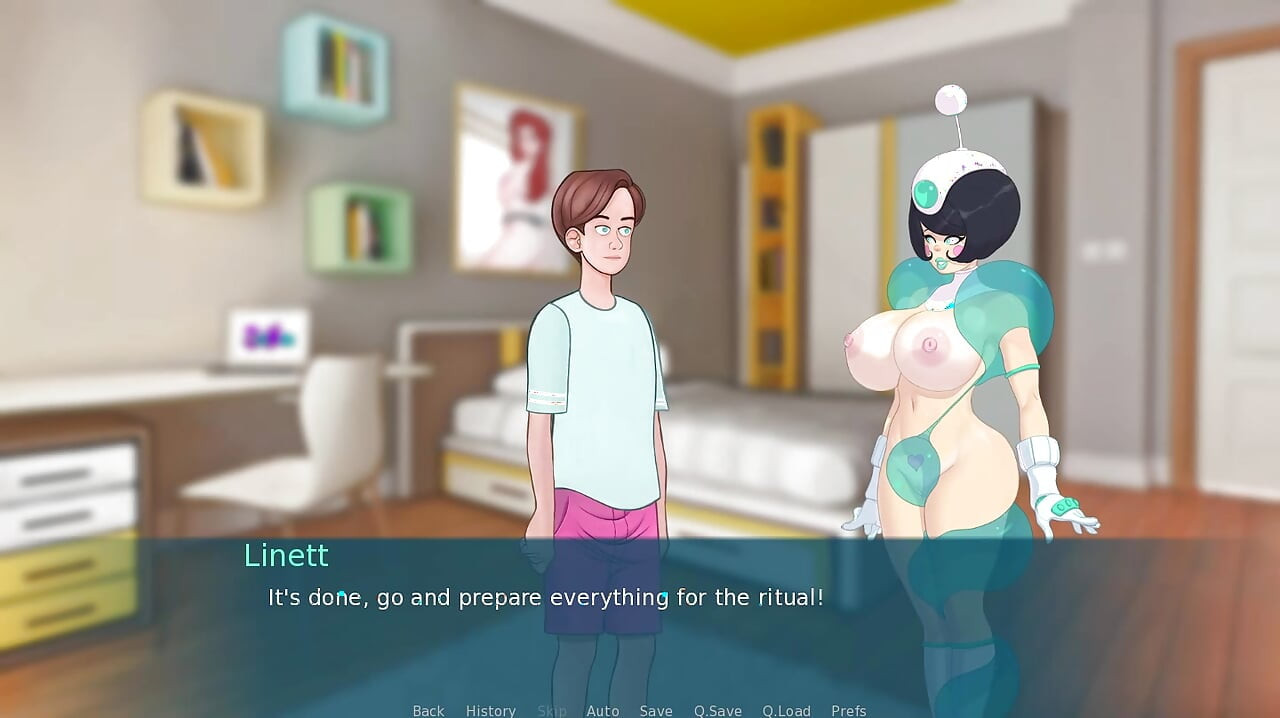The width and height of the screenshot is (1280, 718).
Task: Quick load with Q.Load
Action: (x=787, y=710)
